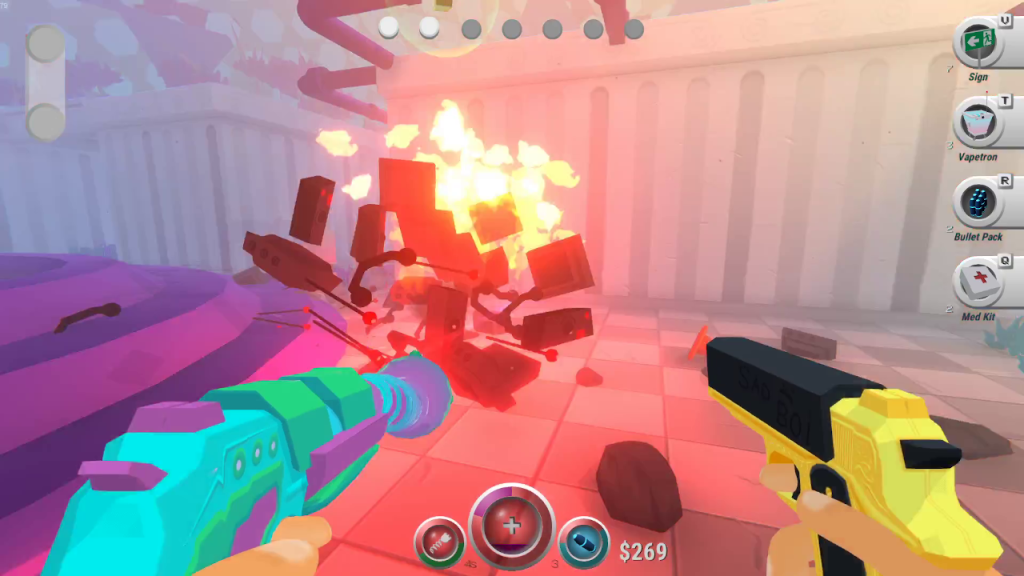Click the red spring weapon icon
The width and height of the screenshot is (1024, 576).
439,541
